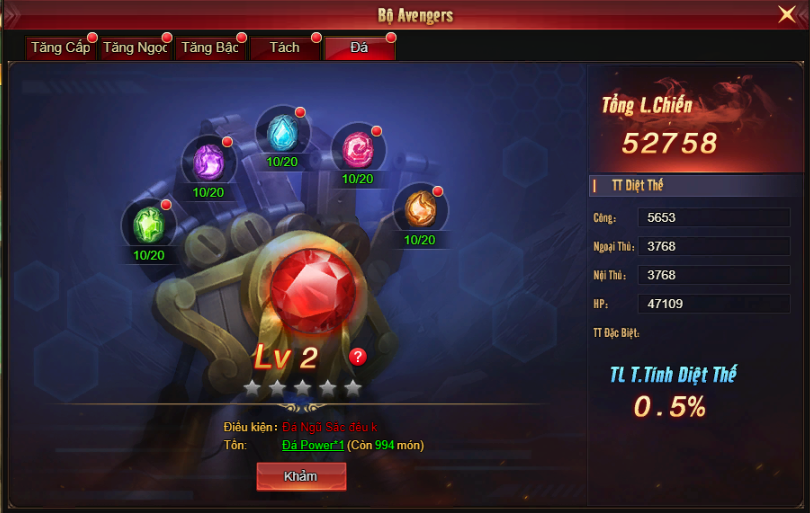Pick the blue gem slot
The width and height of the screenshot is (810, 513).
pyautogui.click(x=282, y=132)
